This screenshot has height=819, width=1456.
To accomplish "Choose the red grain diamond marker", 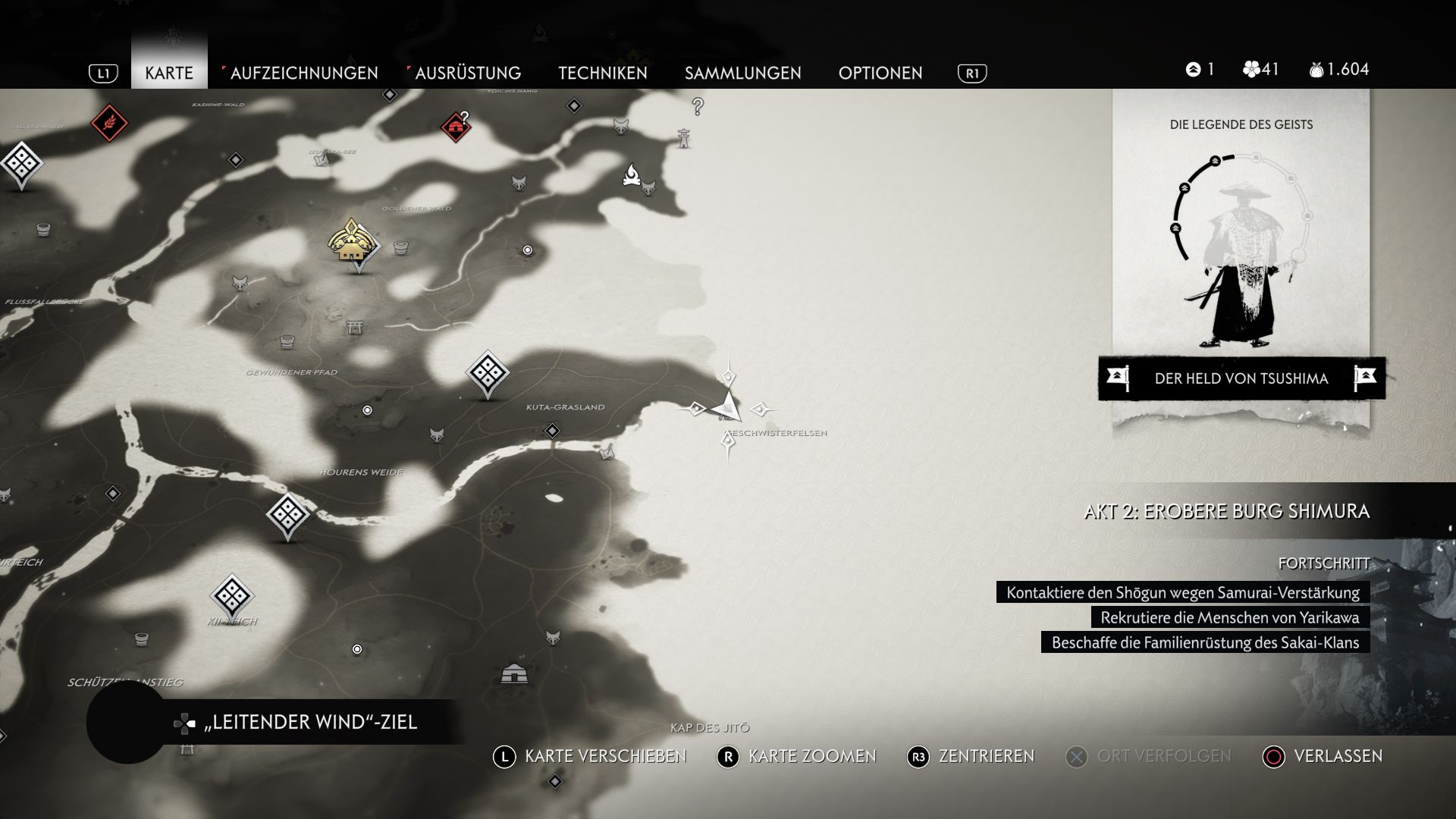I will [x=109, y=122].
